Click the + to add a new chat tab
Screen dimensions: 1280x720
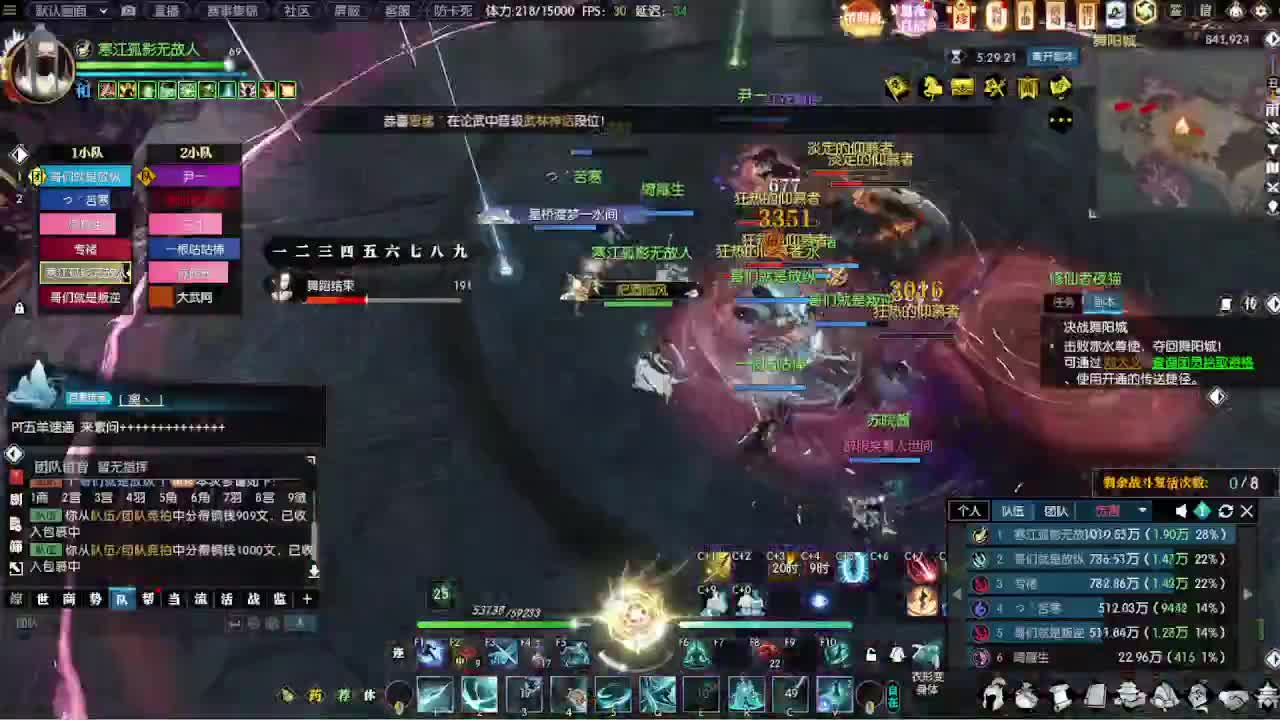(307, 598)
